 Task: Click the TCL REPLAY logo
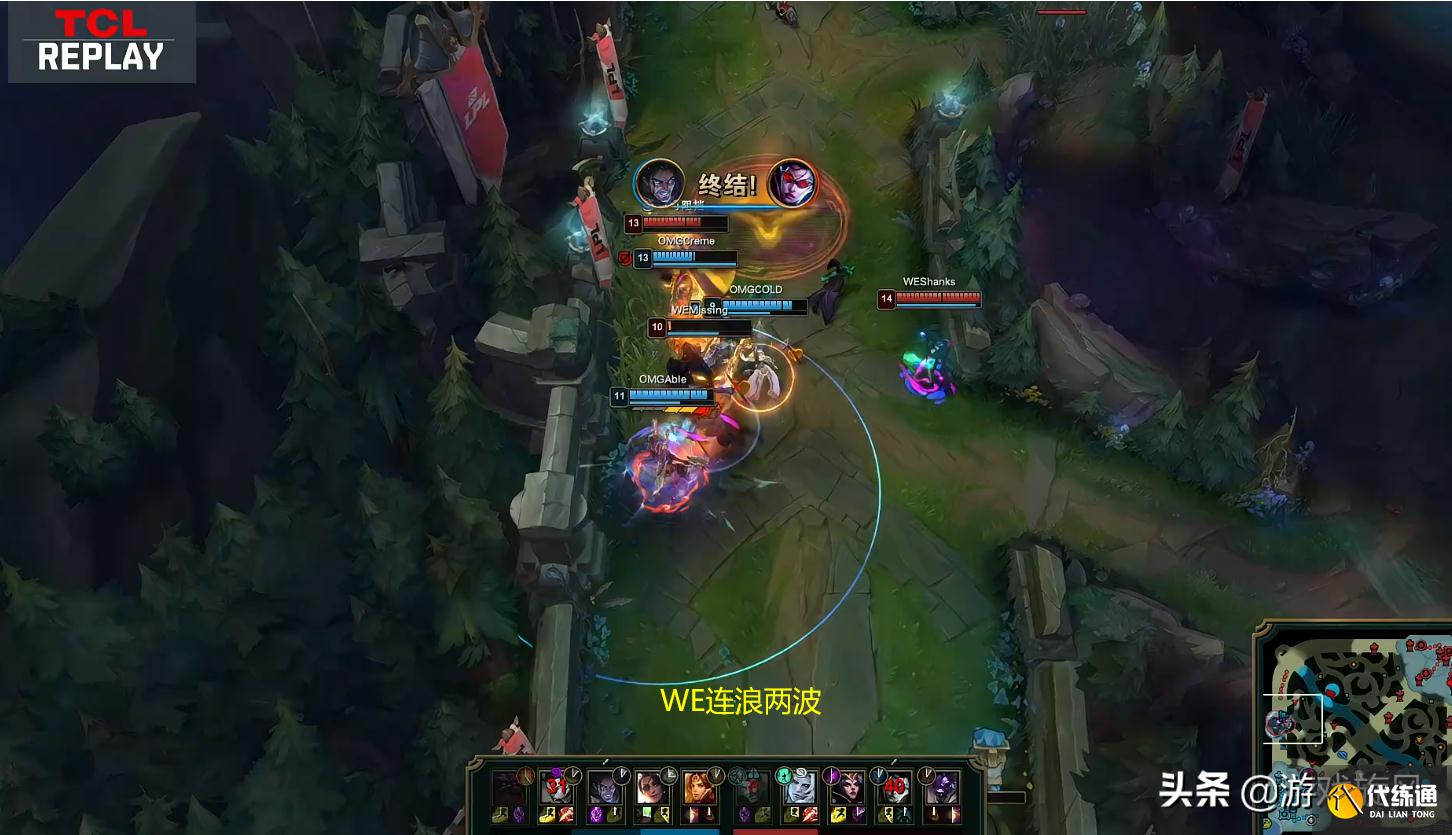pyautogui.click(x=100, y=43)
